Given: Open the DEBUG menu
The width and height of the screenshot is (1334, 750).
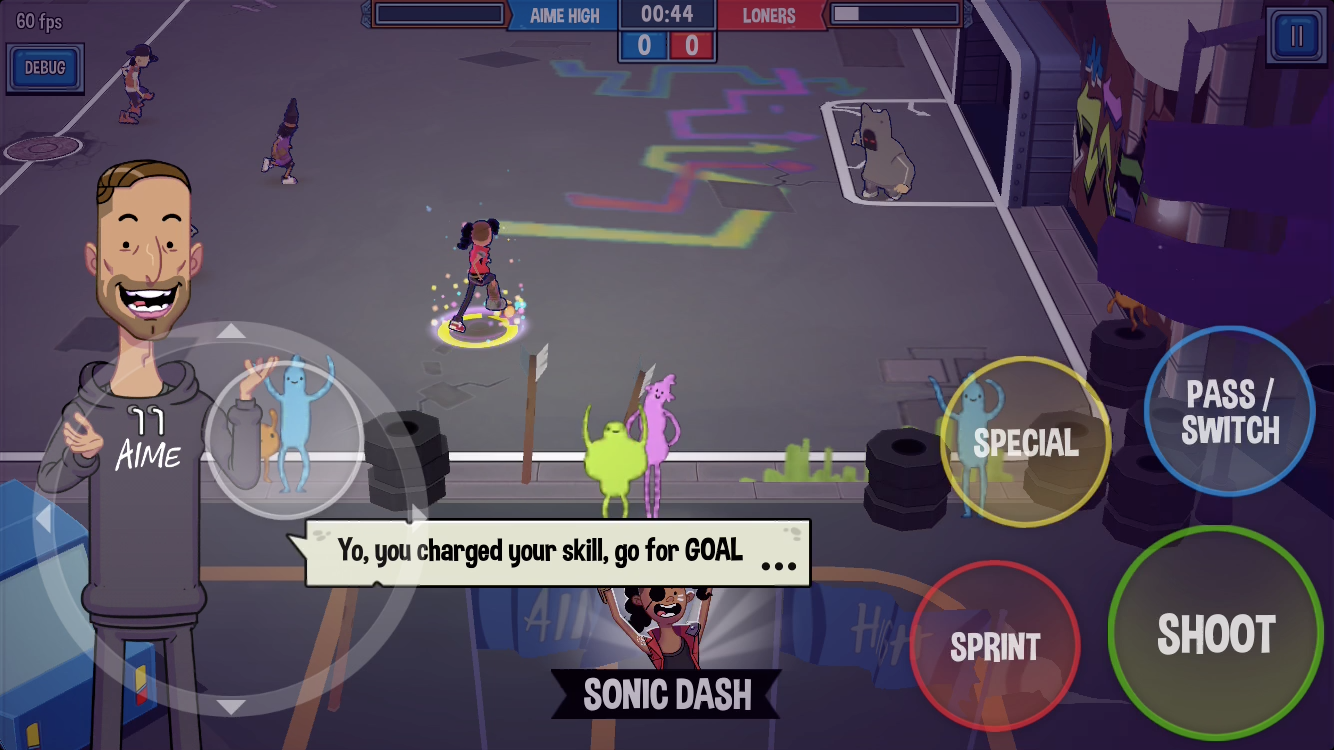Looking at the screenshot, I should coord(44,68).
